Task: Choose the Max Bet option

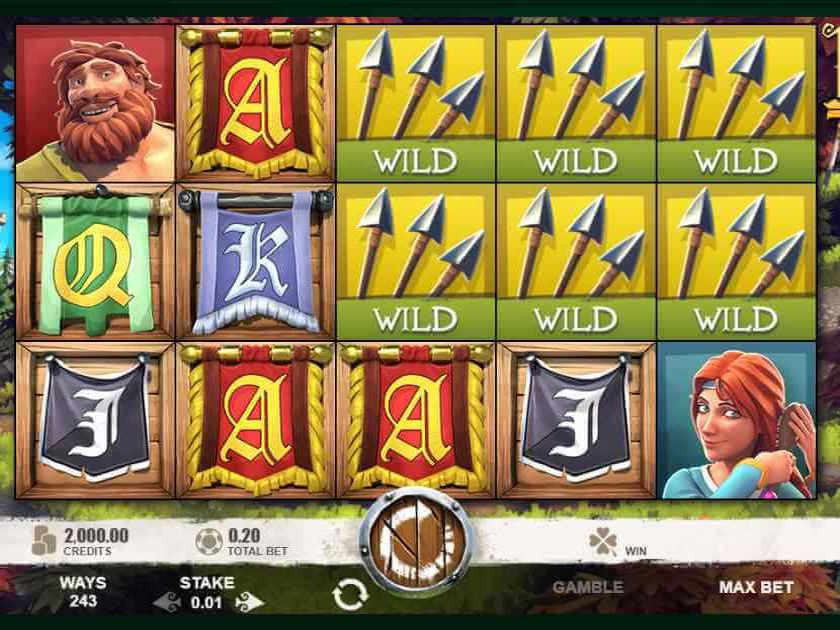Action: 756,587
